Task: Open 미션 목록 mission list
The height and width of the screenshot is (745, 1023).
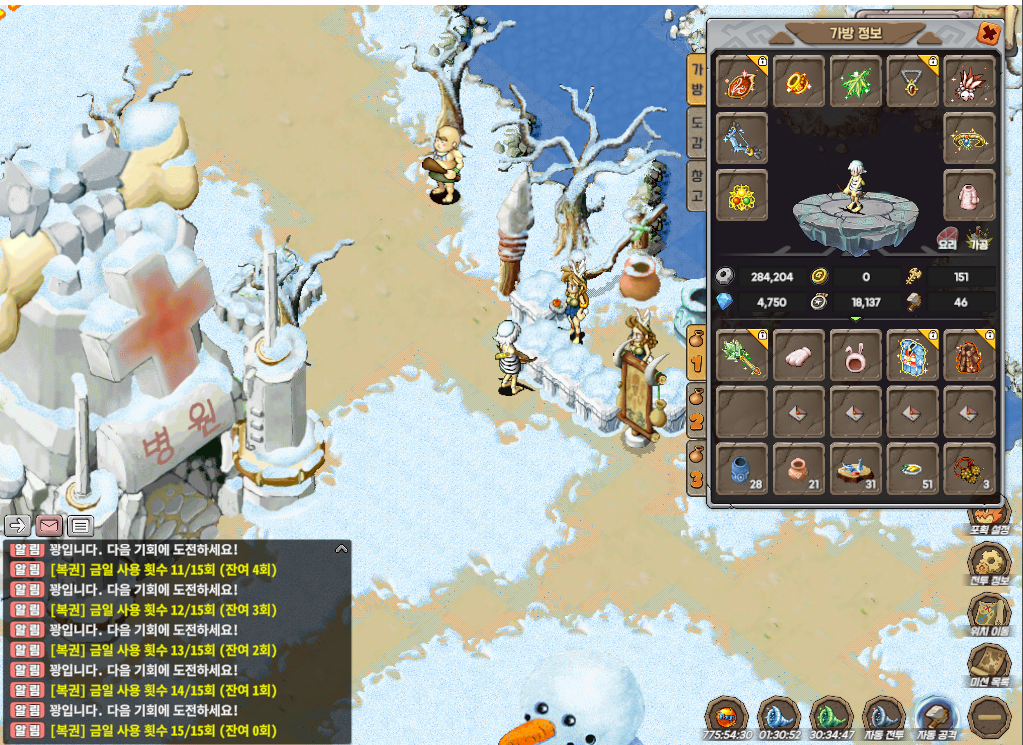Action: click(x=988, y=665)
